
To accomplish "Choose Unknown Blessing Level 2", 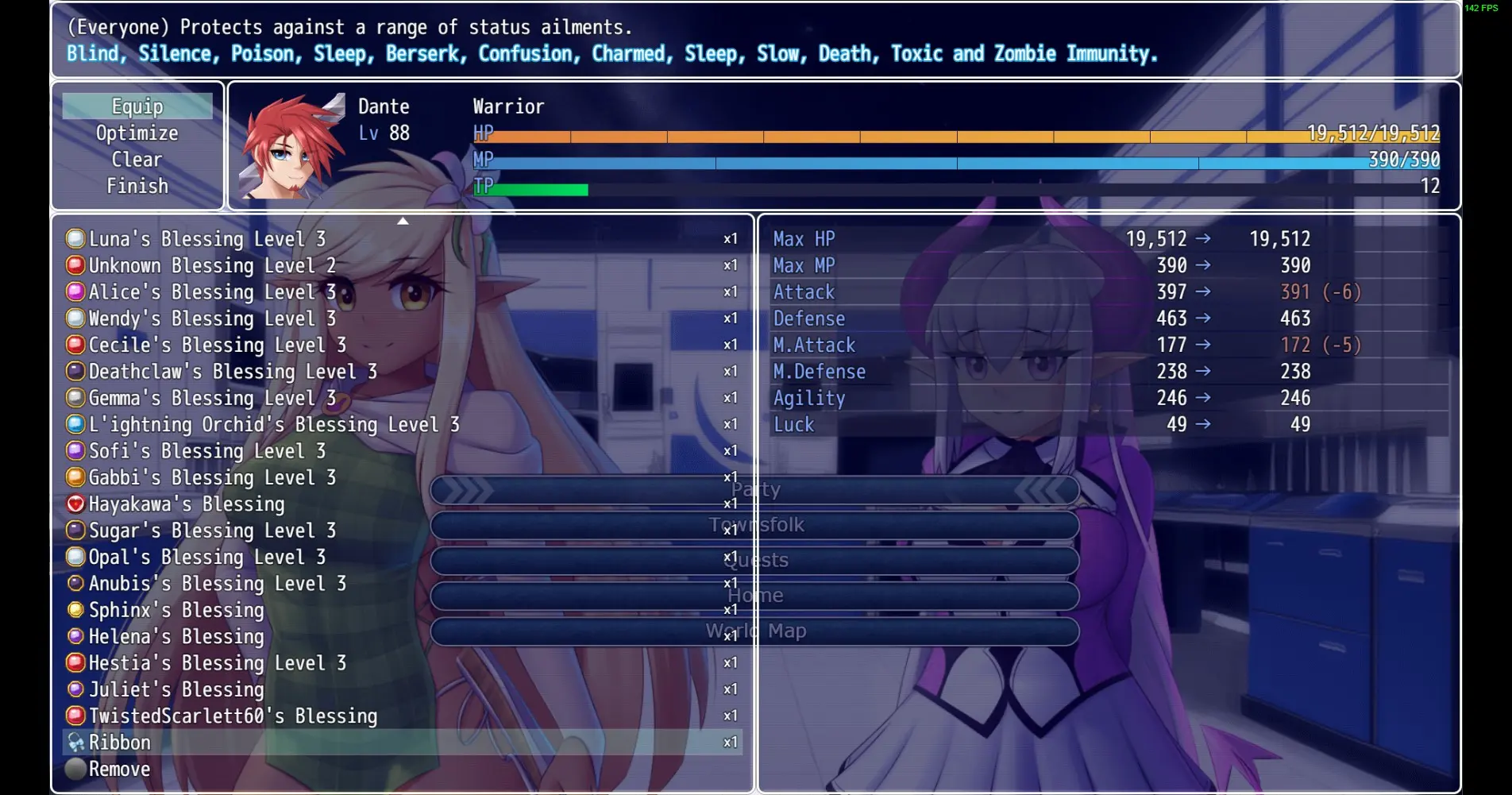I will tap(212, 265).
